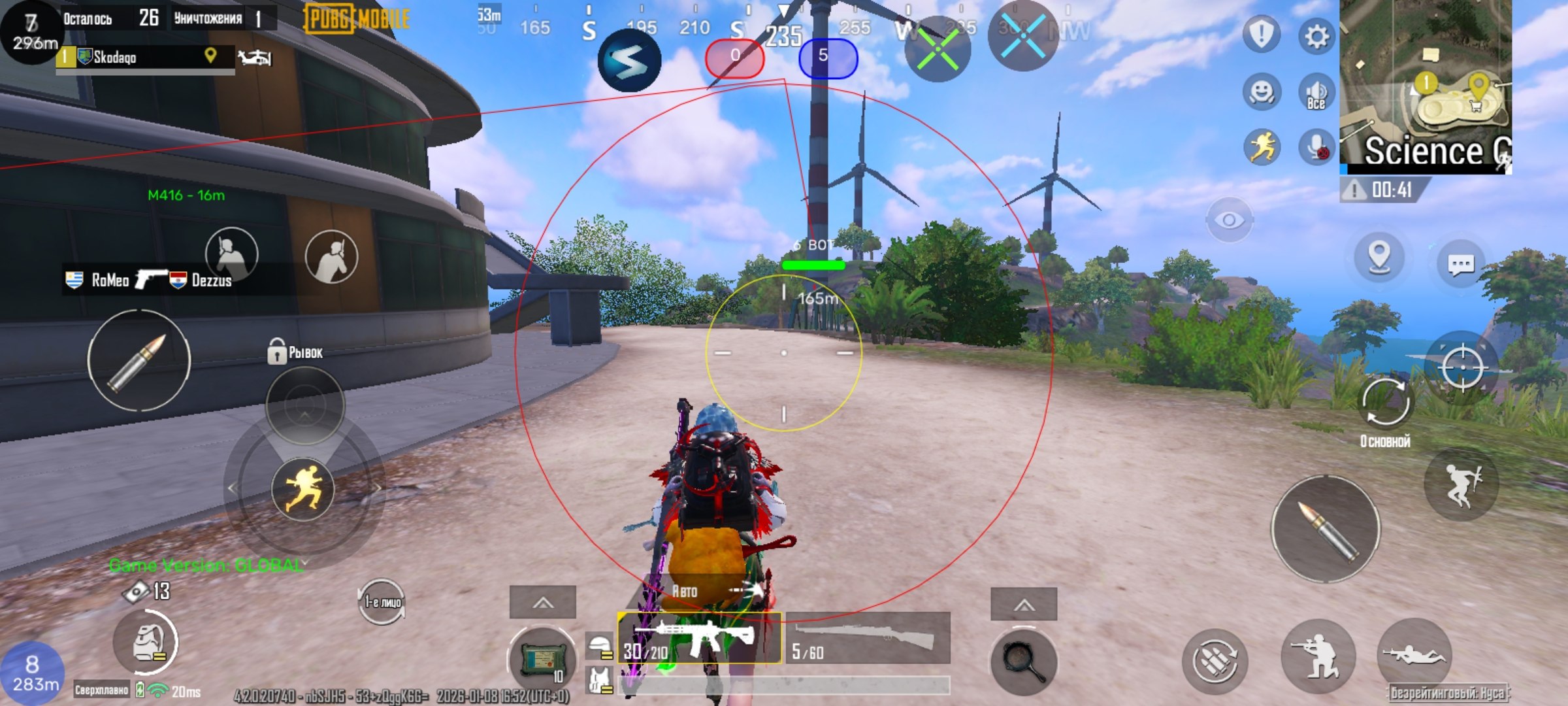Select the M416 rifle slot

[699, 638]
